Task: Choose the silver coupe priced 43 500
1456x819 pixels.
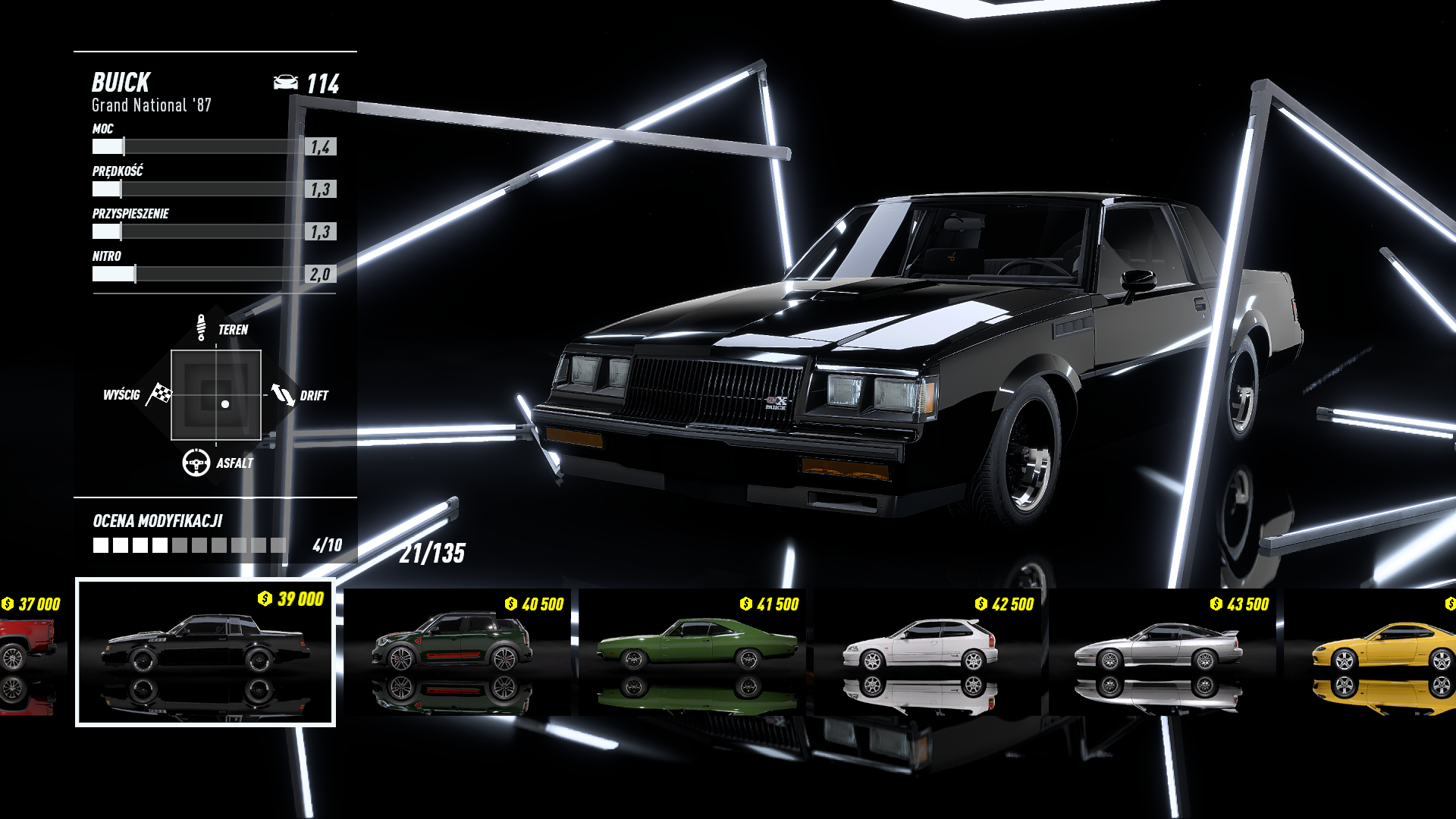Action: tap(1163, 652)
